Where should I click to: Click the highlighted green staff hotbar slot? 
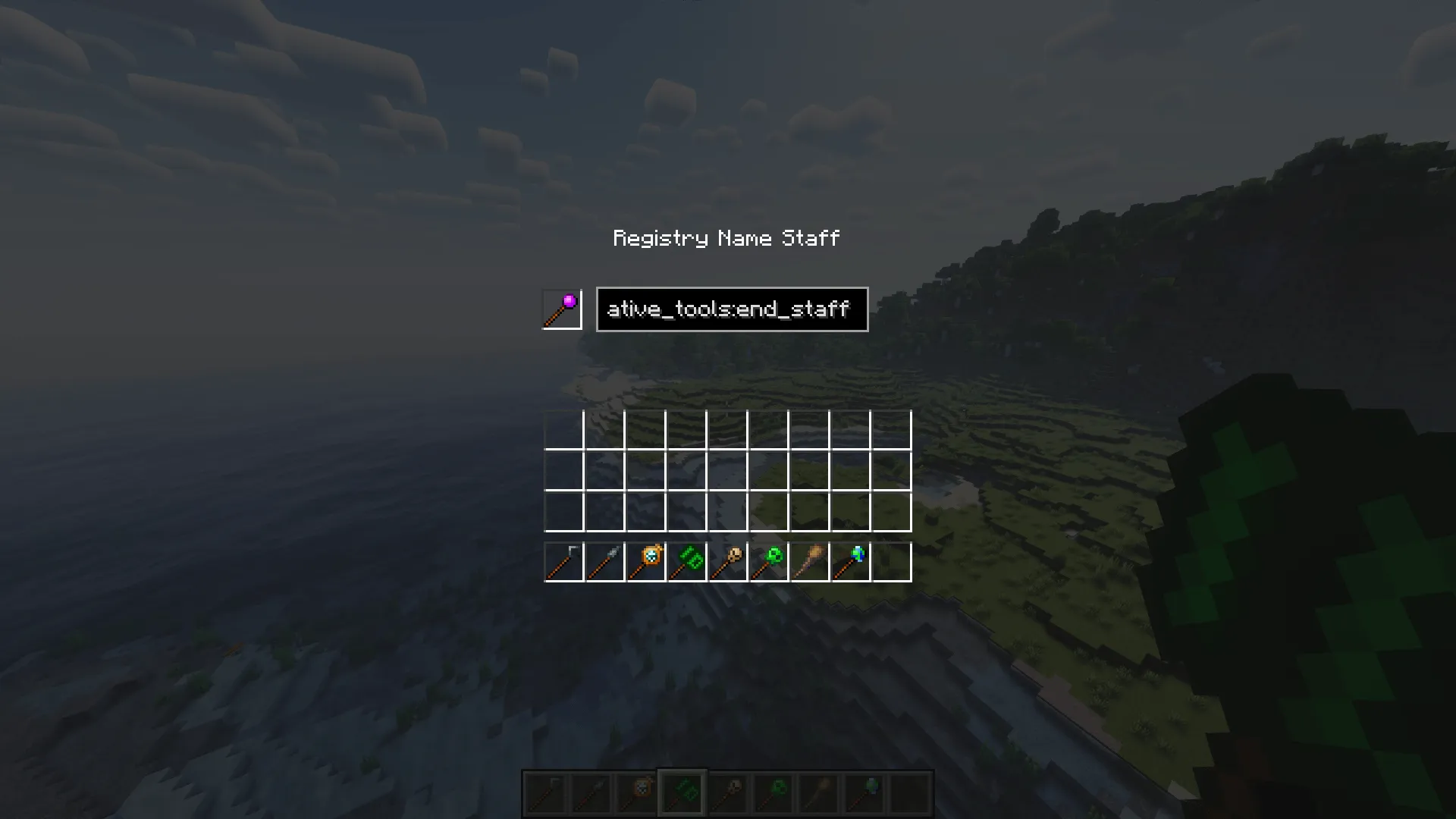point(682,792)
